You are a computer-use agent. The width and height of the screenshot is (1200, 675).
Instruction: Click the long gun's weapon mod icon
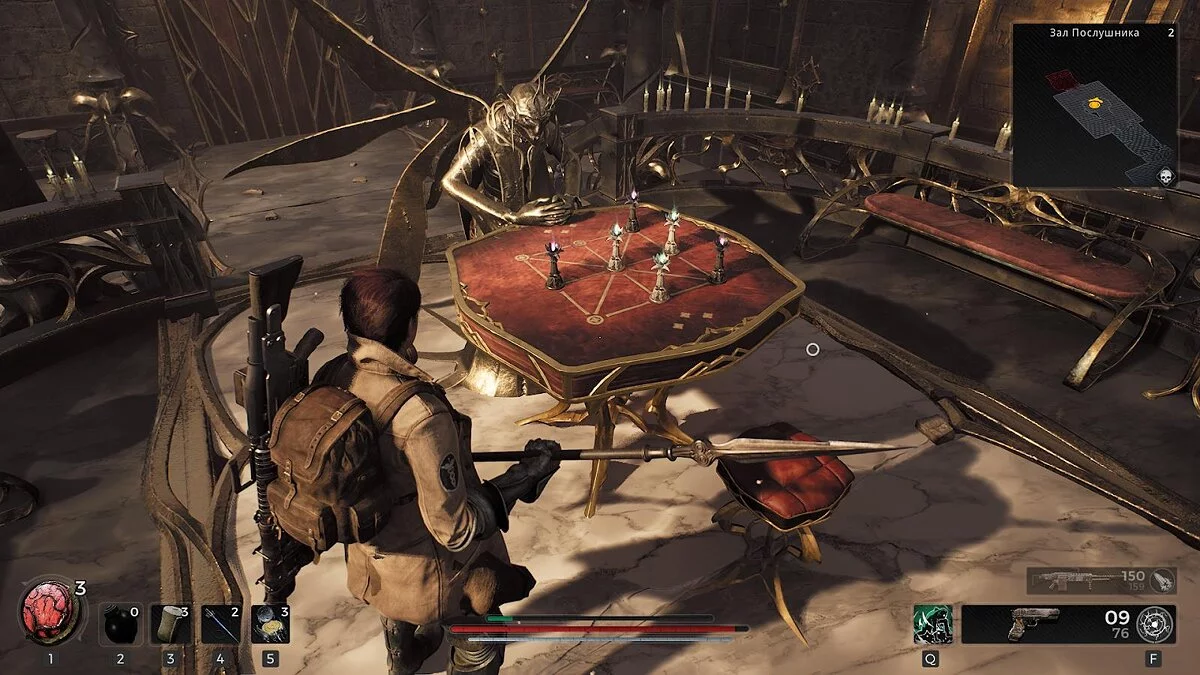[1160, 581]
